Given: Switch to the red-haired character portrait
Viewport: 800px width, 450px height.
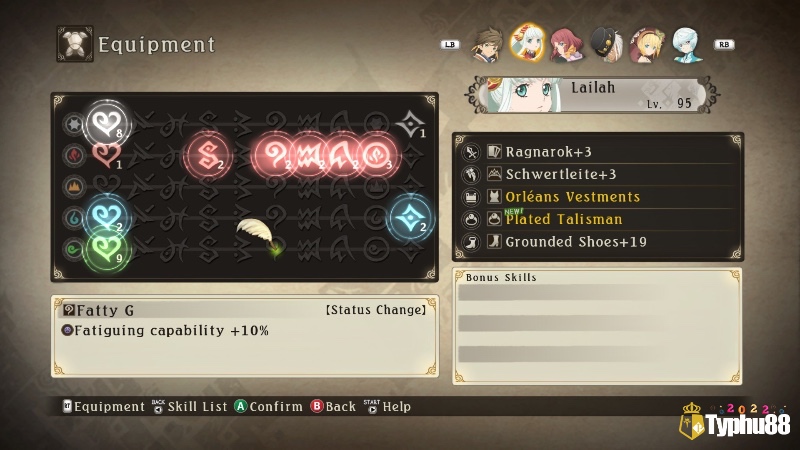Looking at the screenshot, I should click(566, 44).
